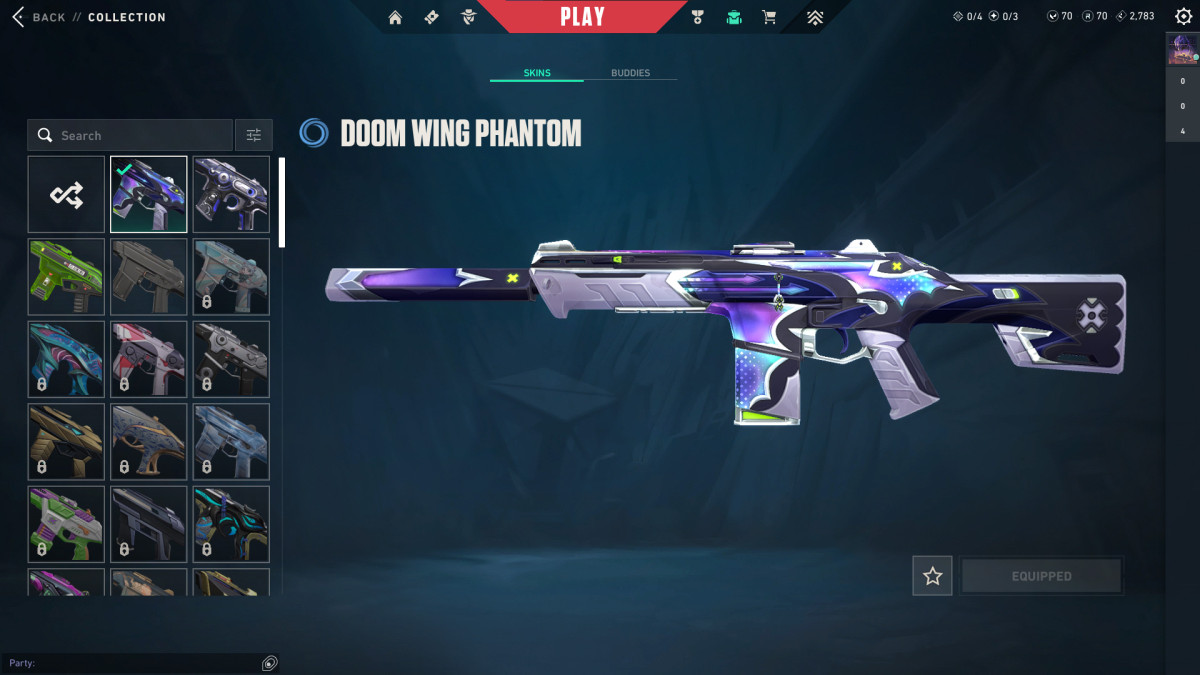Select the teal and black locked Phantom skin

(231, 524)
